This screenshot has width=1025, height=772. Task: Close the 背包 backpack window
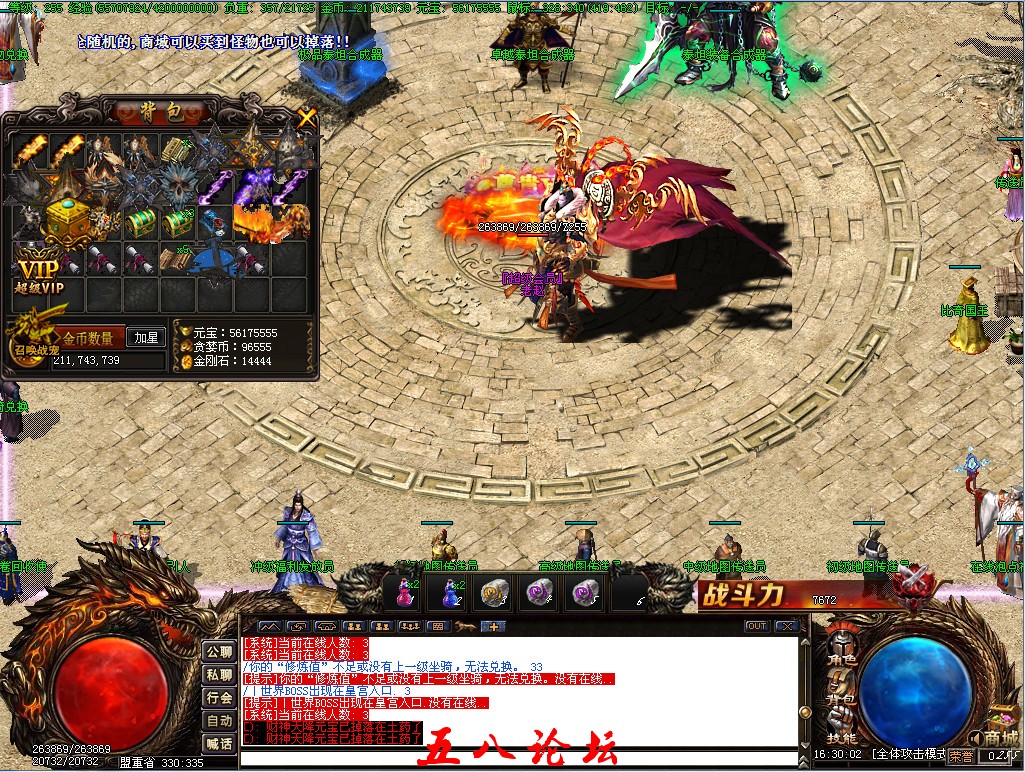[x=306, y=117]
